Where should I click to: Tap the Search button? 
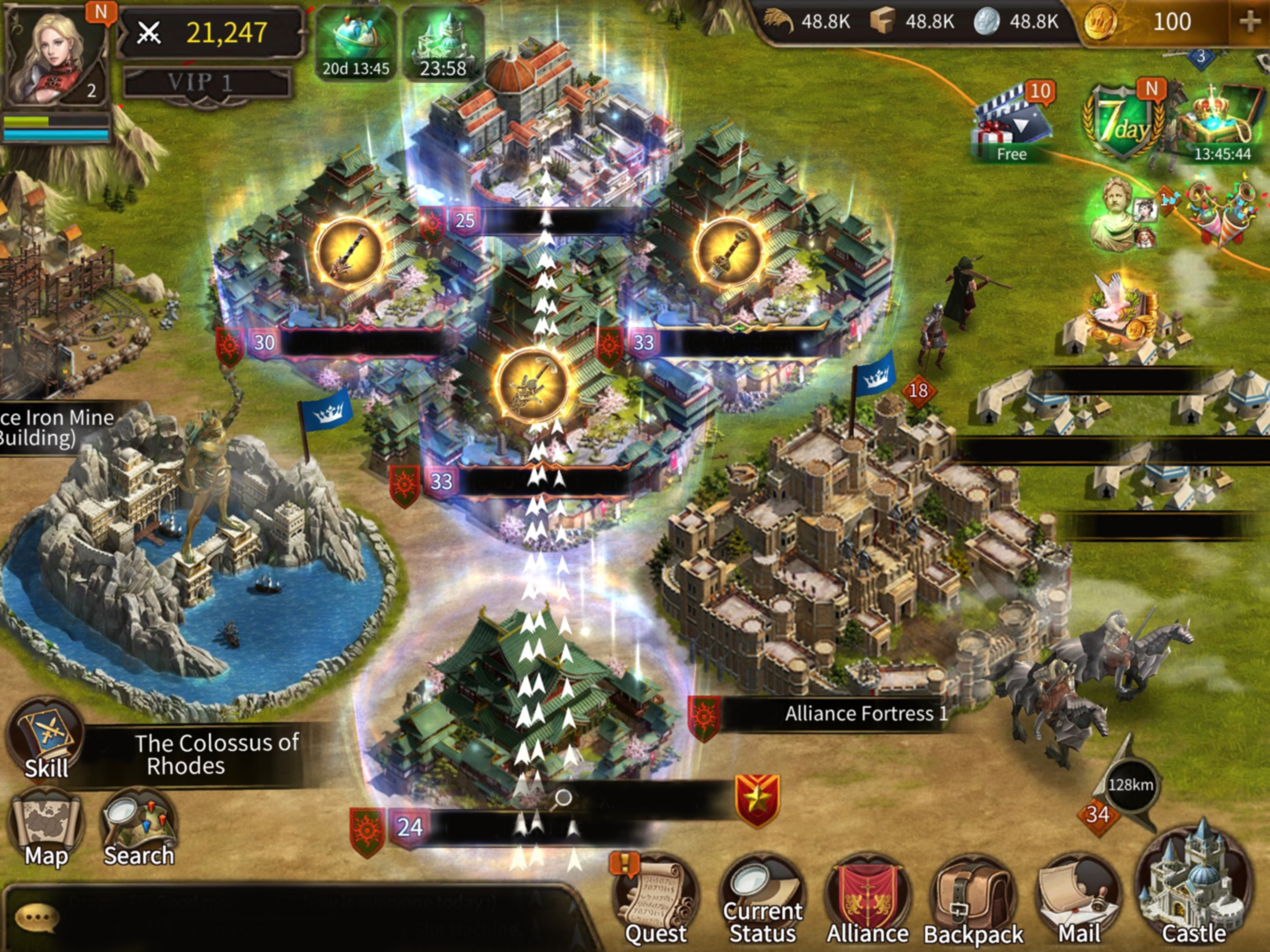139,830
